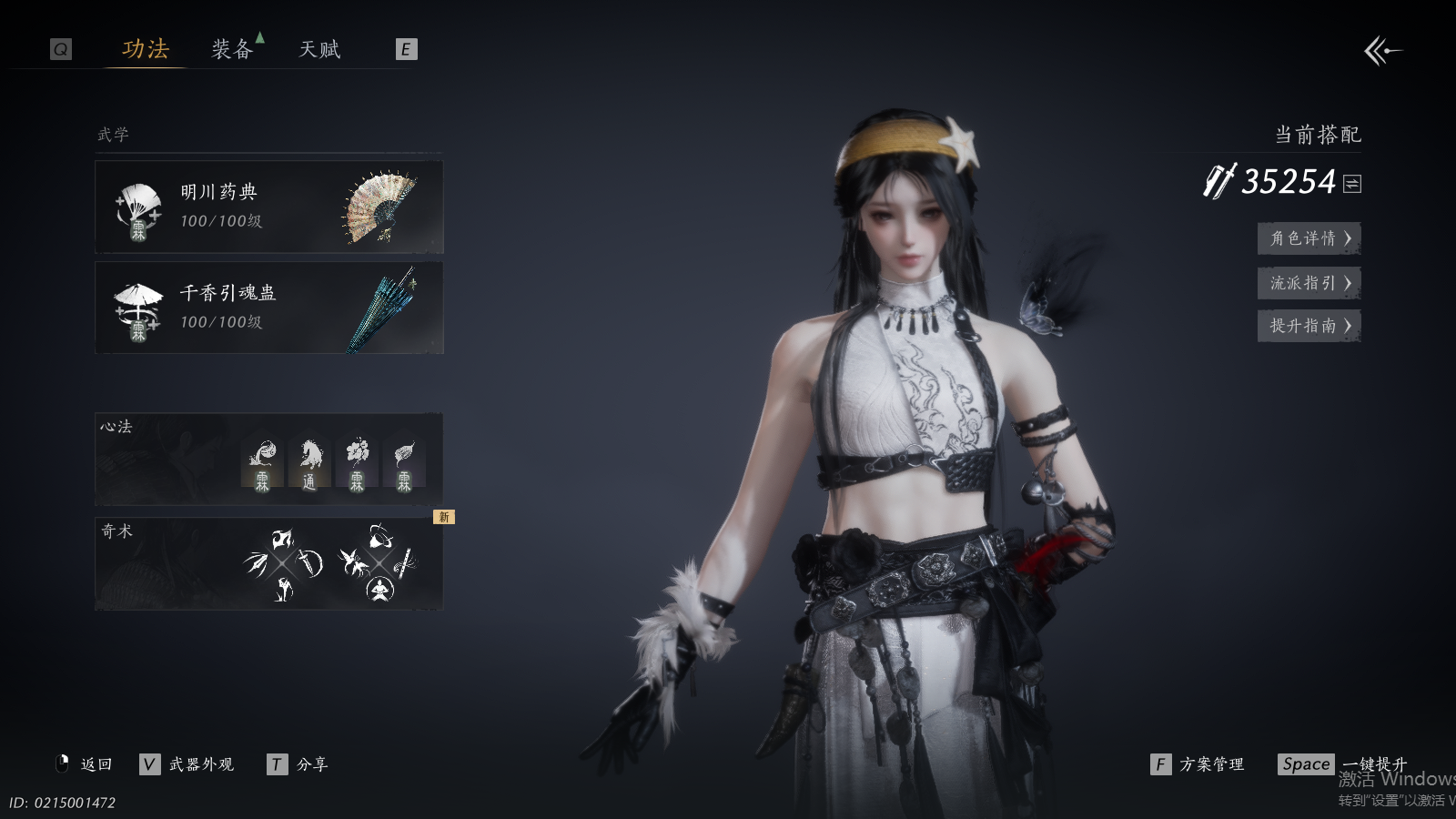Open the 装备 equipment tab
1456x819 pixels.
pyautogui.click(x=232, y=49)
